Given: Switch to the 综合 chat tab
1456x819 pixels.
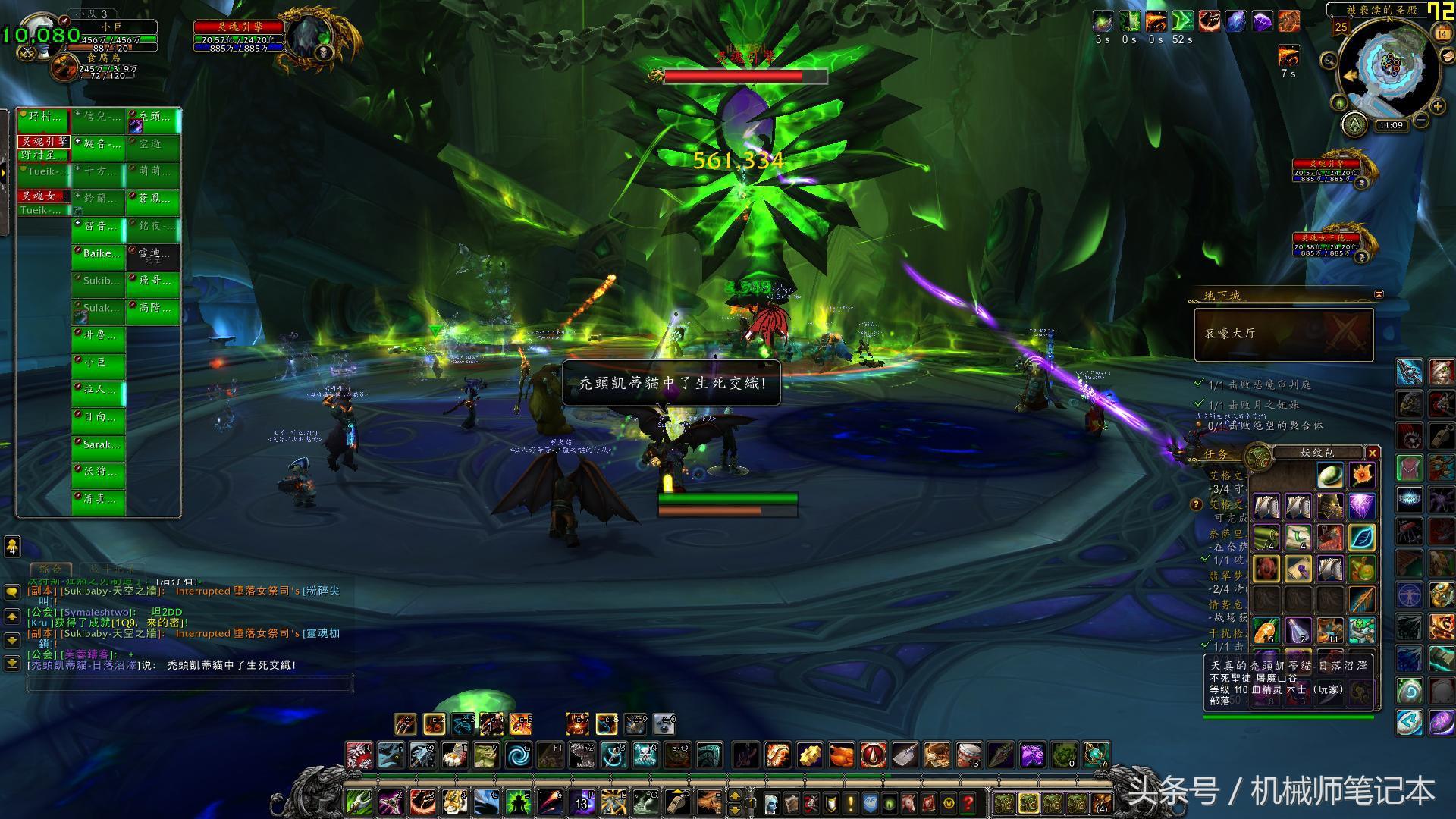Looking at the screenshot, I should [x=51, y=569].
